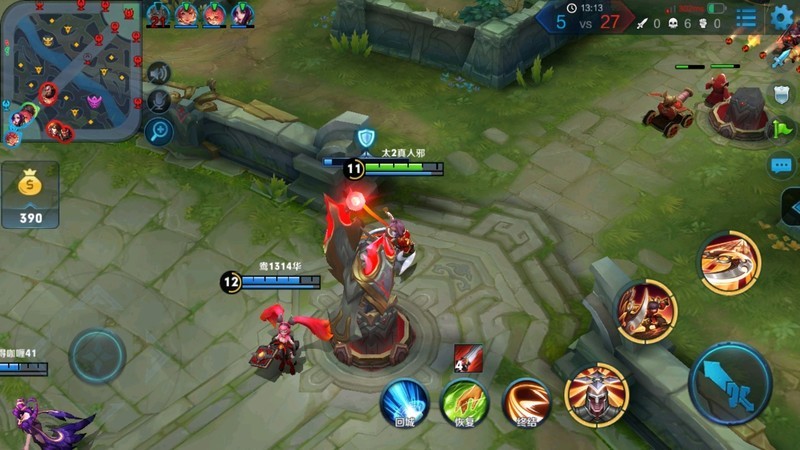Open the quick chat bubble
This screenshot has width=800, height=450.
[781, 165]
